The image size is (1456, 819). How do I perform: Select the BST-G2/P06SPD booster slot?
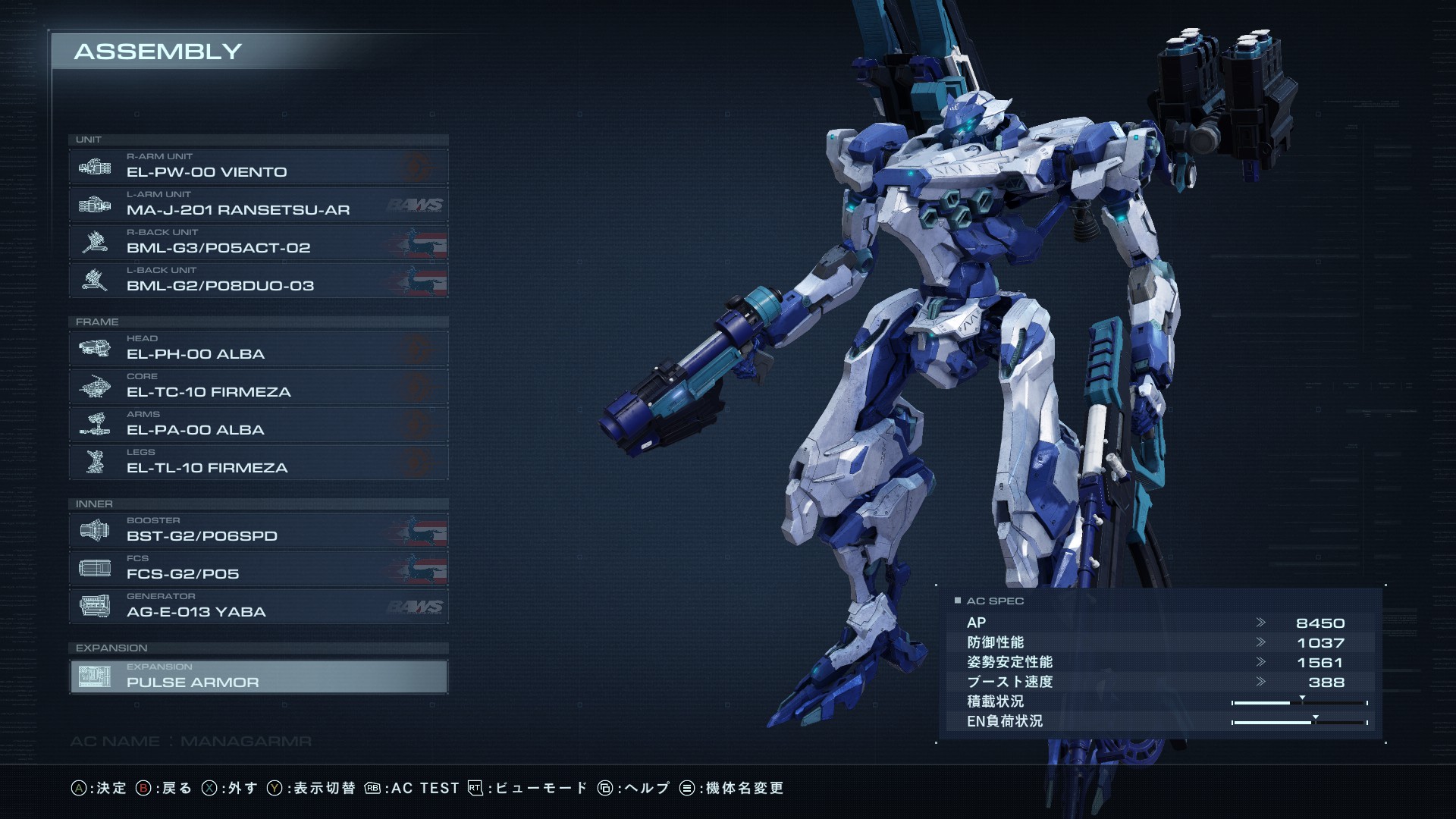click(x=258, y=530)
